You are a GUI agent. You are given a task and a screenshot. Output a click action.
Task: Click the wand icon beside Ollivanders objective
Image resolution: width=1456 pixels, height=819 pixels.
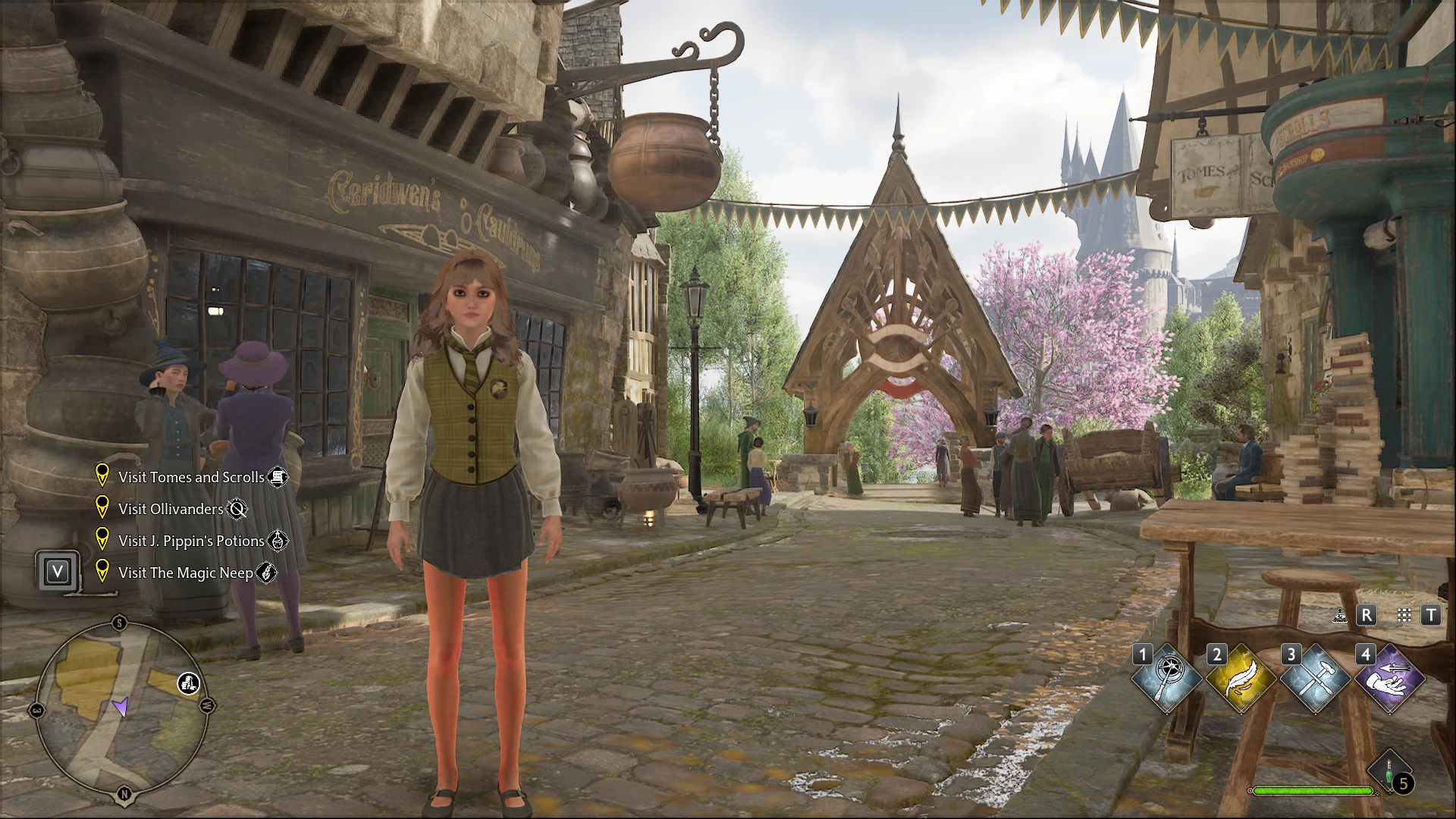pos(237,509)
